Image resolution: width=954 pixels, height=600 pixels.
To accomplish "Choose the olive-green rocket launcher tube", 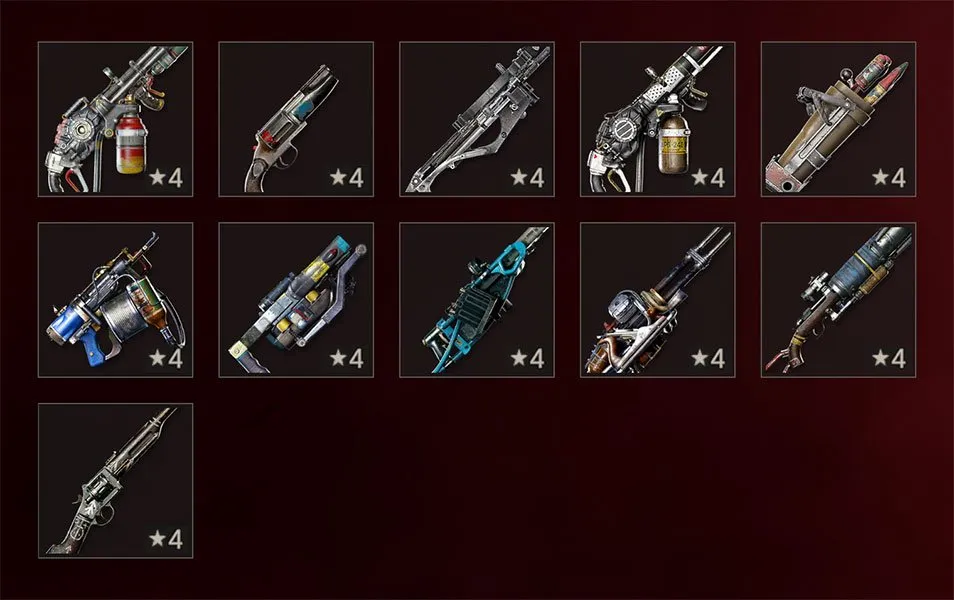I will click(839, 118).
